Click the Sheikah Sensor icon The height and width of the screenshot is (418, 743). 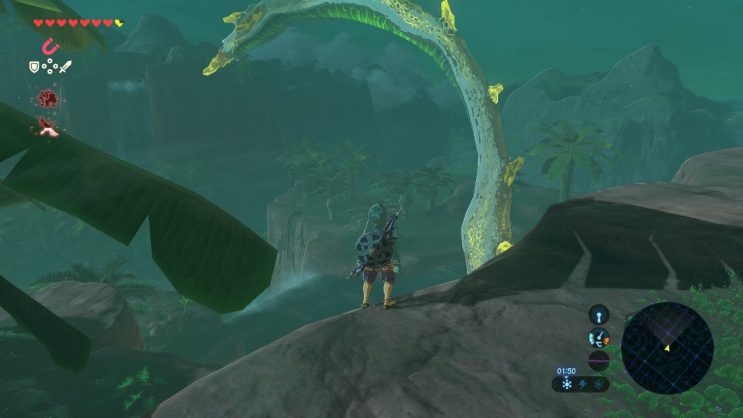click(x=599, y=315)
